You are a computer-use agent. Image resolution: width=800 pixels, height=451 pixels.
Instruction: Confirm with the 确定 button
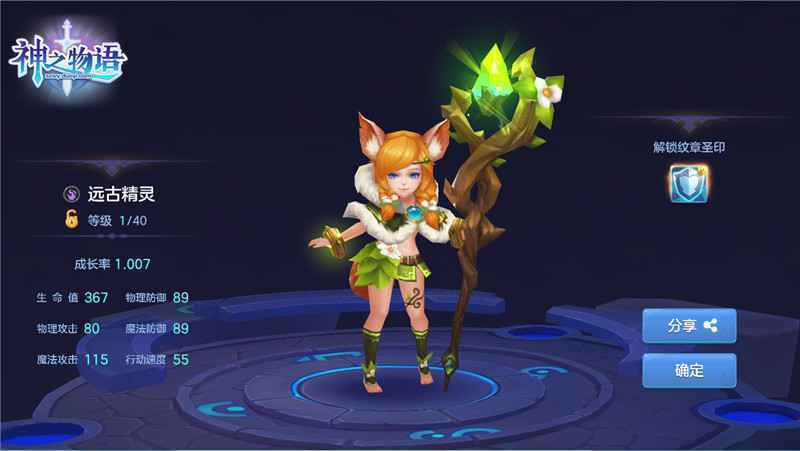tap(689, 370)
